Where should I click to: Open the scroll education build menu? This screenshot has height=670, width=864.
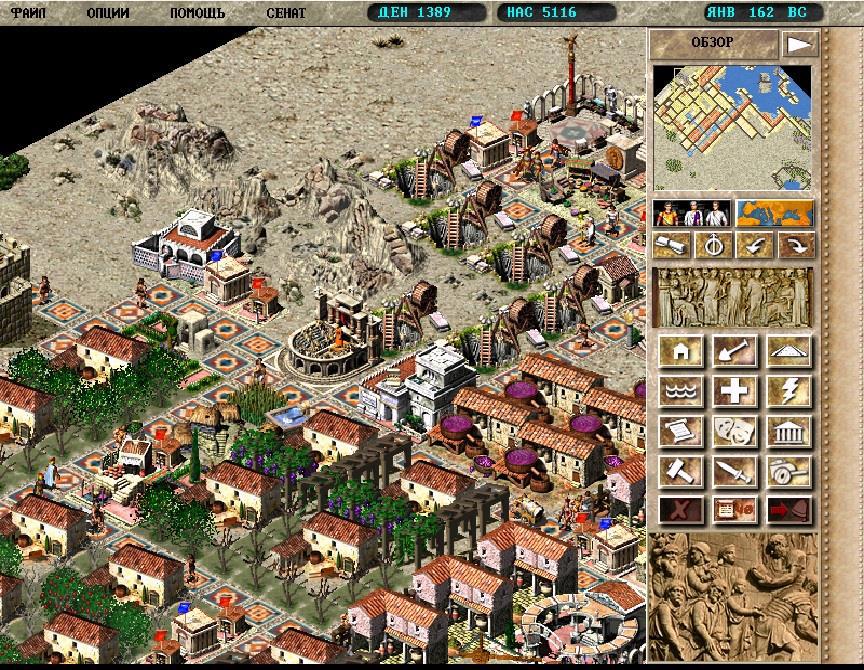point(680,431)
